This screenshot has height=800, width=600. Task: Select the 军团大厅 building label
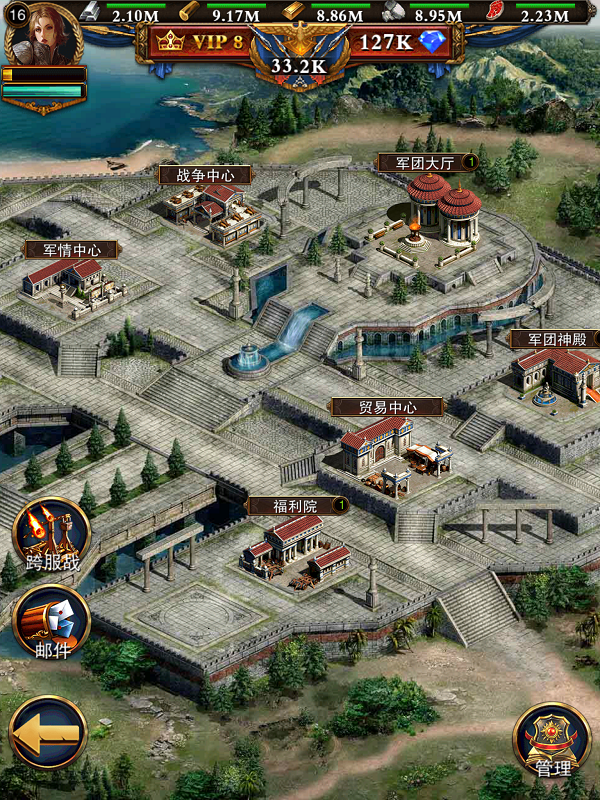click(420, 162)
